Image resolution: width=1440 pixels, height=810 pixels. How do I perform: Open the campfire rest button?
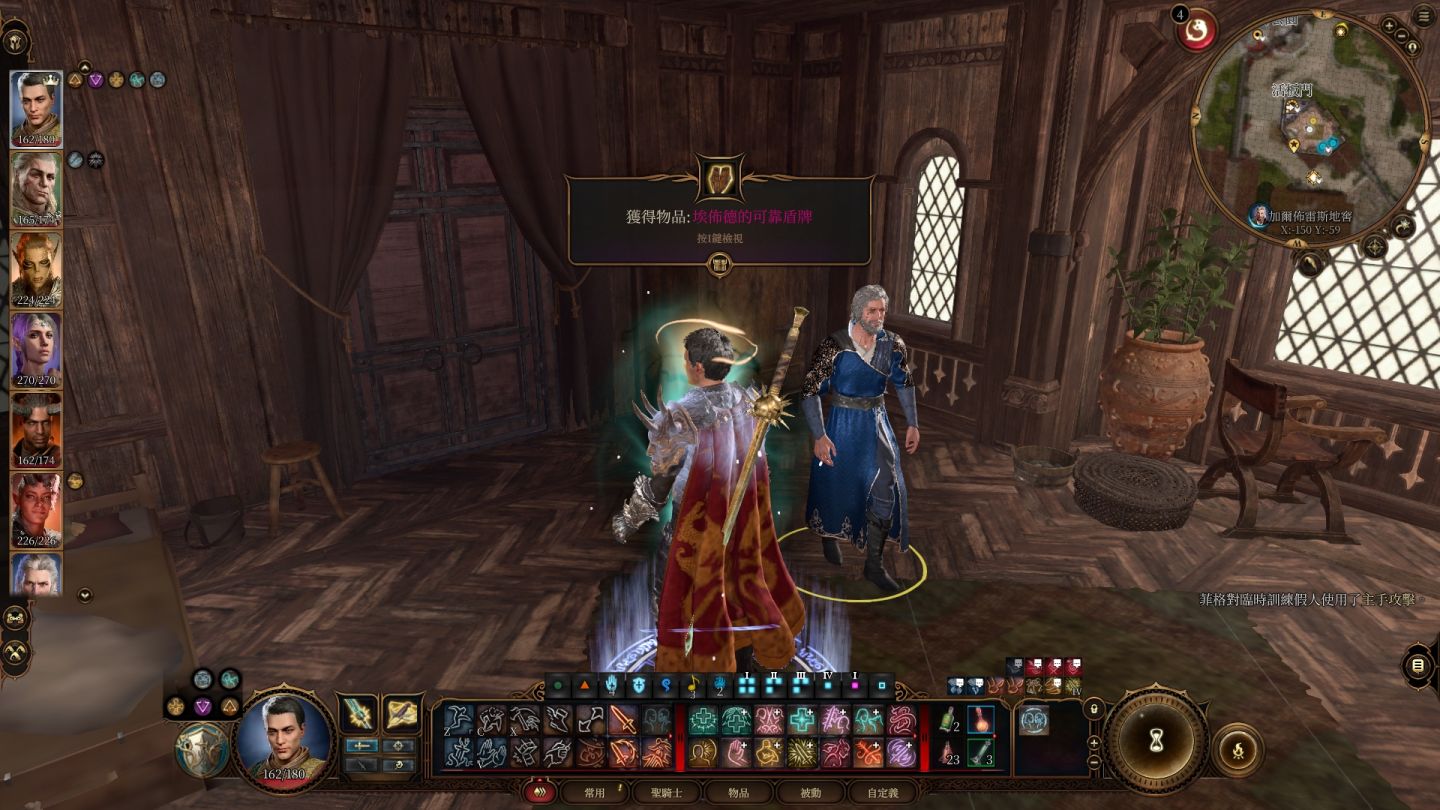coord(1237,749)
